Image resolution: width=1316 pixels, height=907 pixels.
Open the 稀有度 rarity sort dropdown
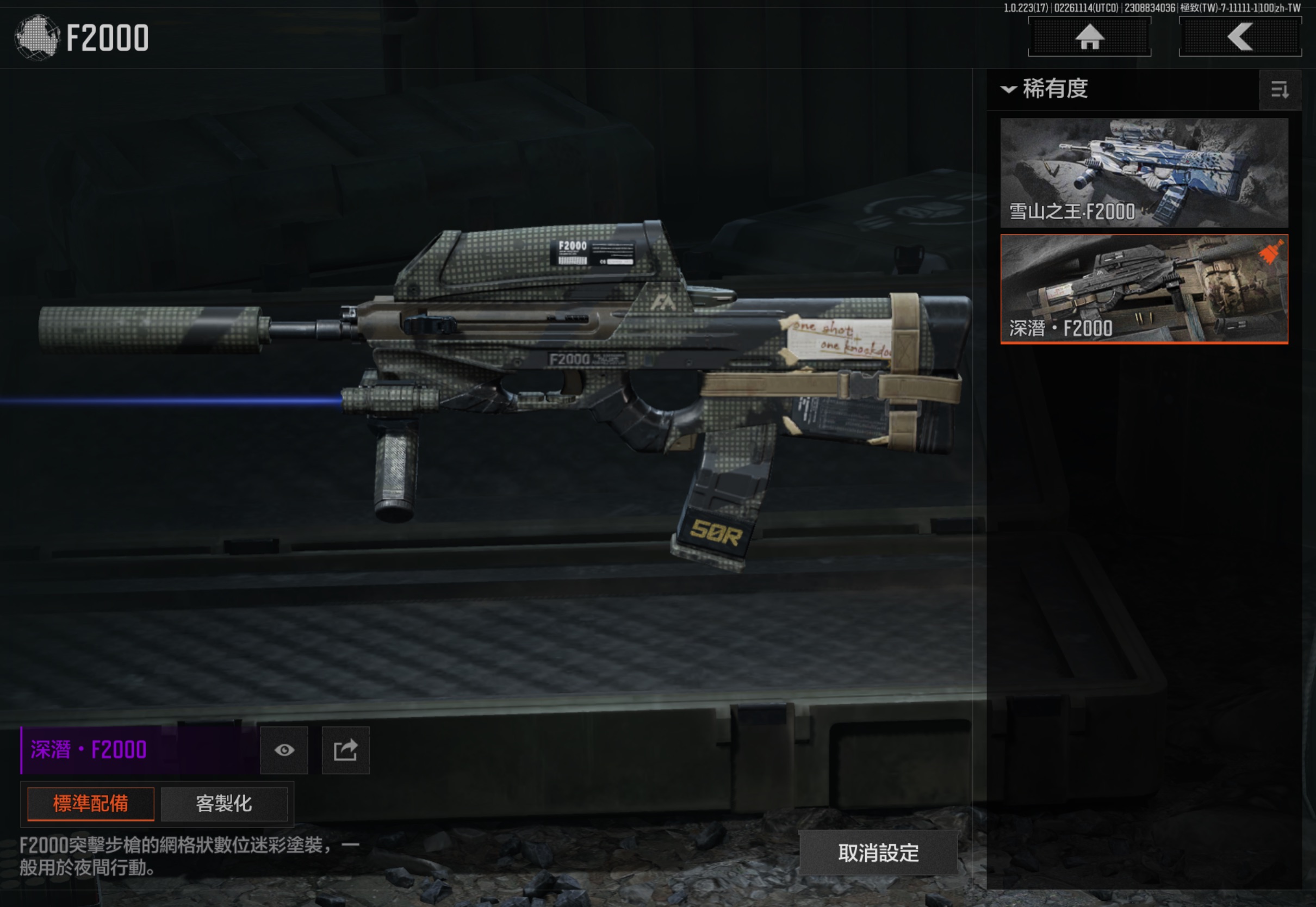pos(1046,89)
